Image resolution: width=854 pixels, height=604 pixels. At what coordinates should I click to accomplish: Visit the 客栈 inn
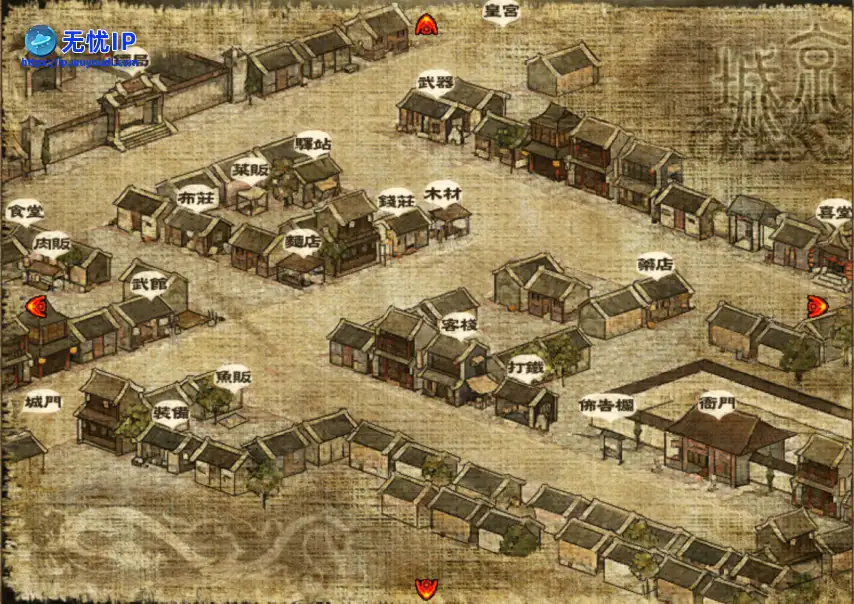click(x=458, y=325)
